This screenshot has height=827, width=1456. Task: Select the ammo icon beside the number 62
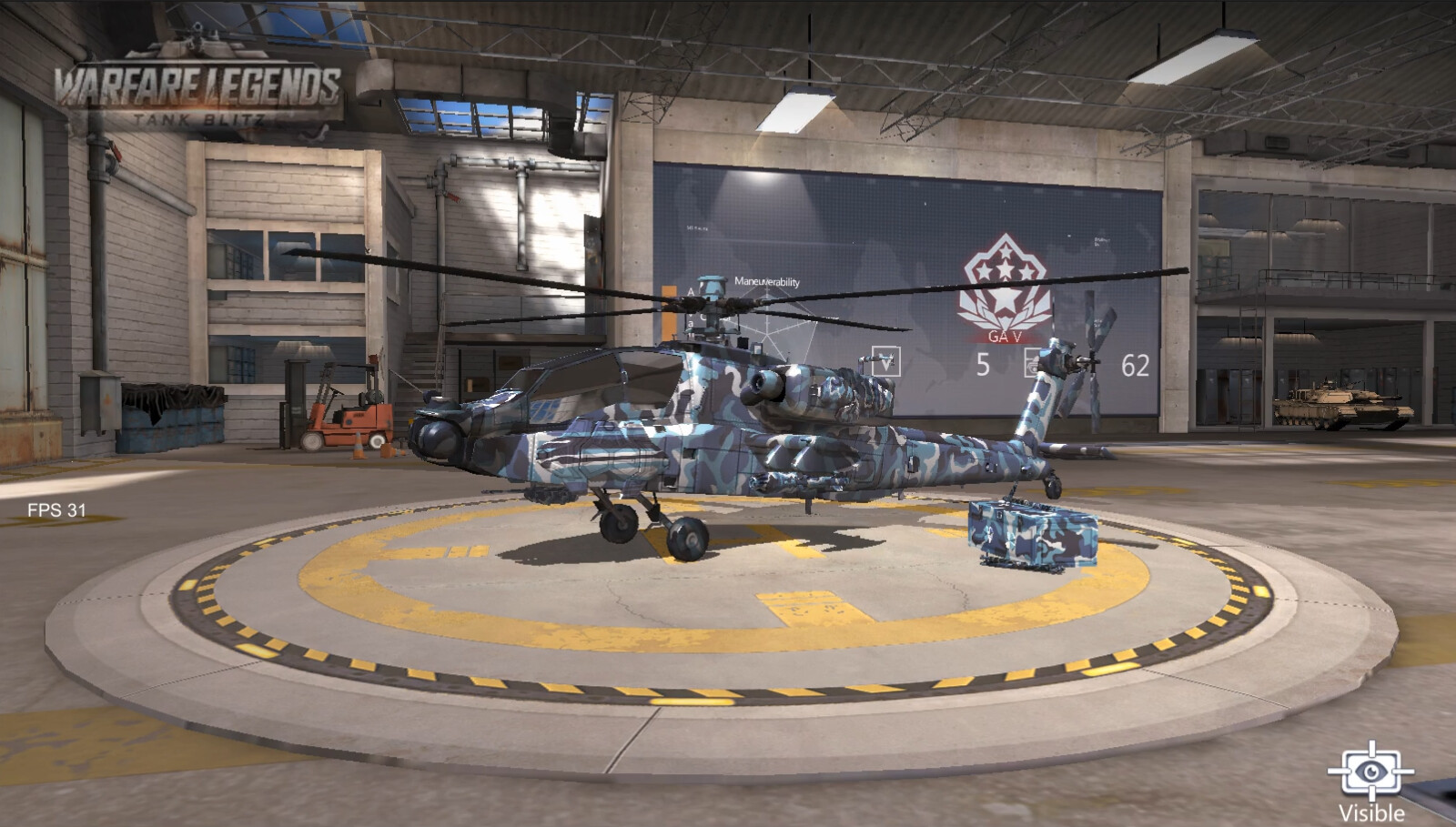[1033, 363]
